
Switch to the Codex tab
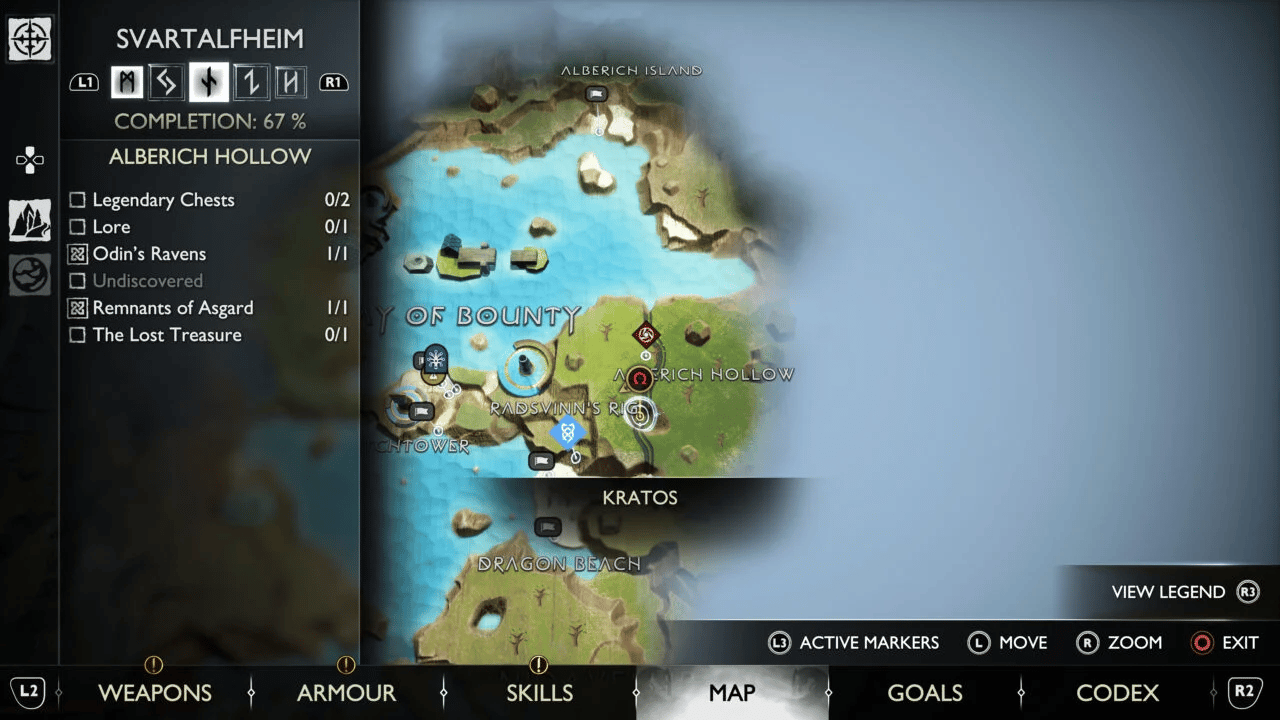pyautogui.click(x=1117, y=692)
